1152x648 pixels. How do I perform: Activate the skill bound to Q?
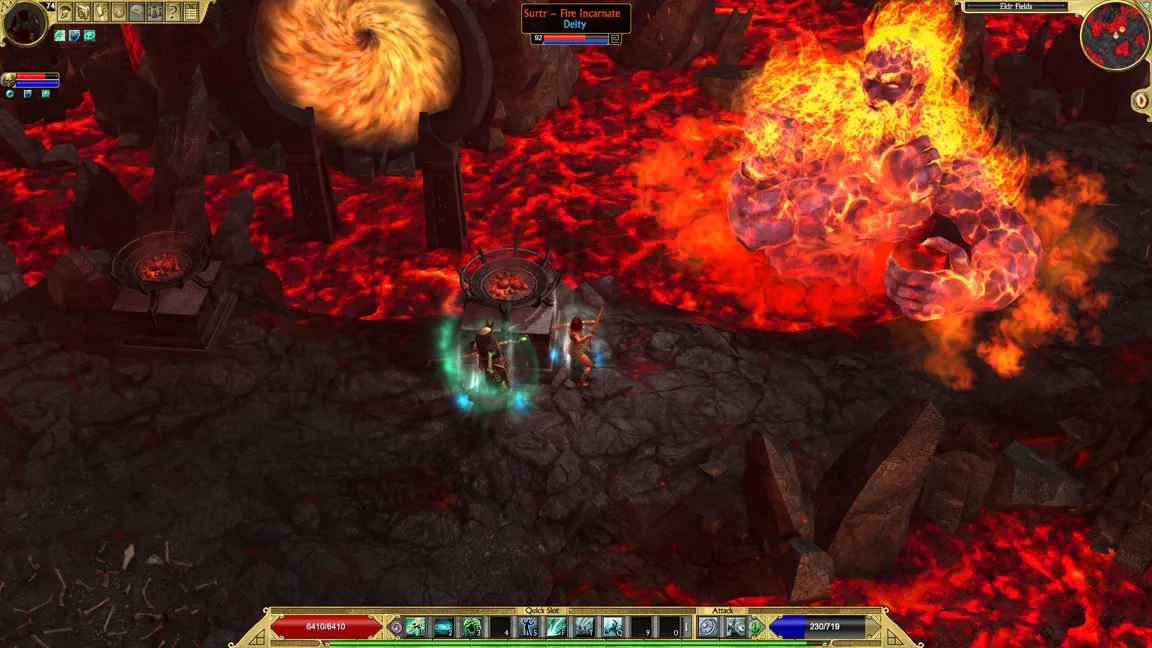tap(613, 627)
